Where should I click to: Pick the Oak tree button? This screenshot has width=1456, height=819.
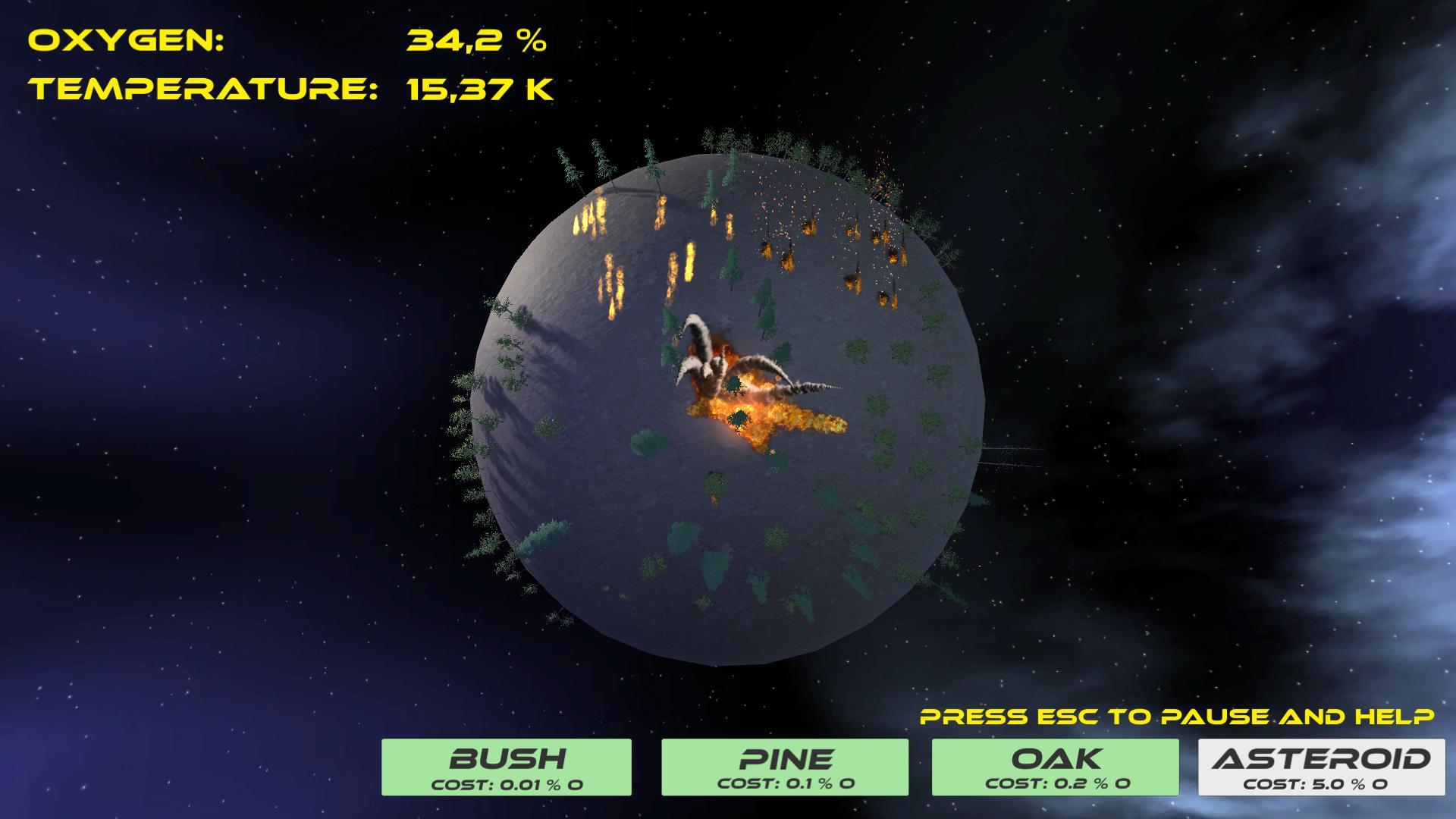1055,767
